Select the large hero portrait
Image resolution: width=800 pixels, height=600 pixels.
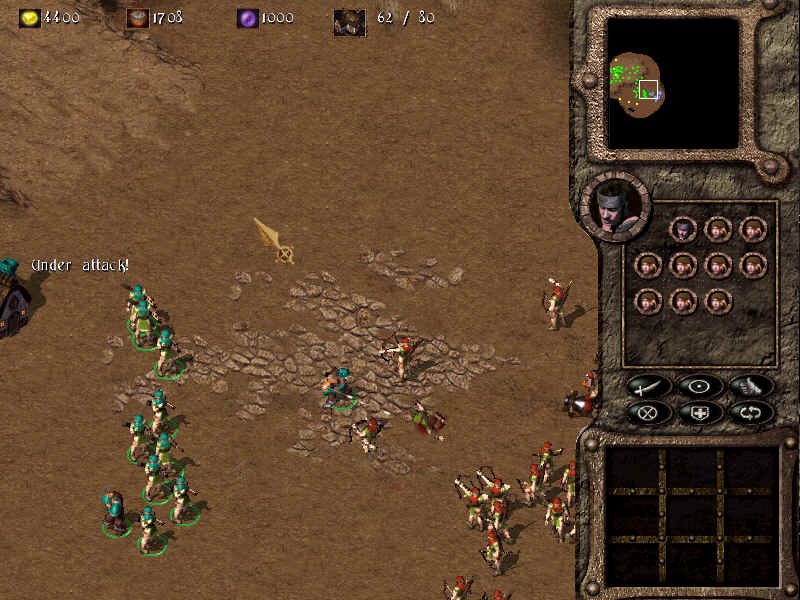(x=614, y=206)
